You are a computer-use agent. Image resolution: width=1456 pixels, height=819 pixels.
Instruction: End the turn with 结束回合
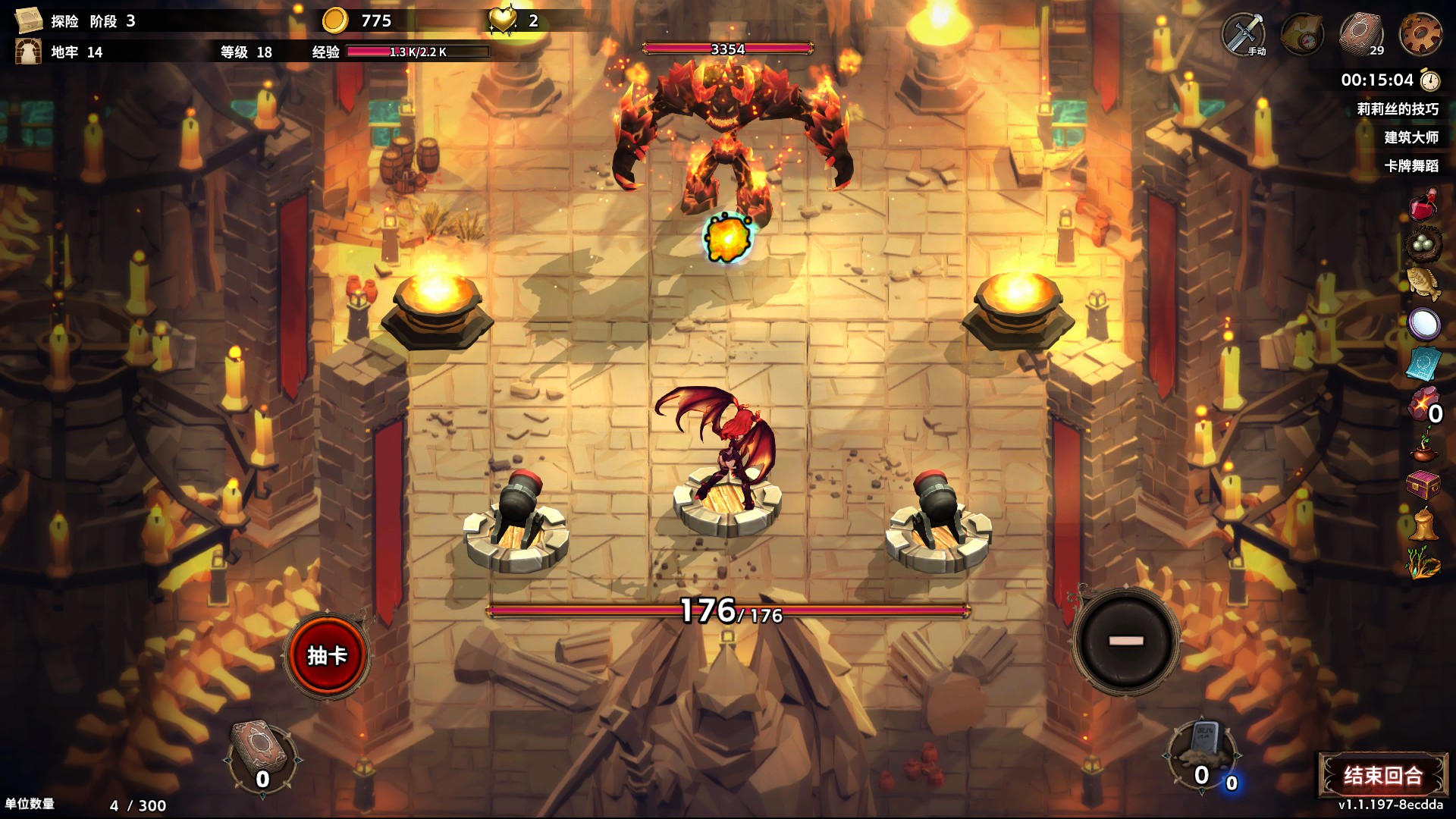point(1382,775)
